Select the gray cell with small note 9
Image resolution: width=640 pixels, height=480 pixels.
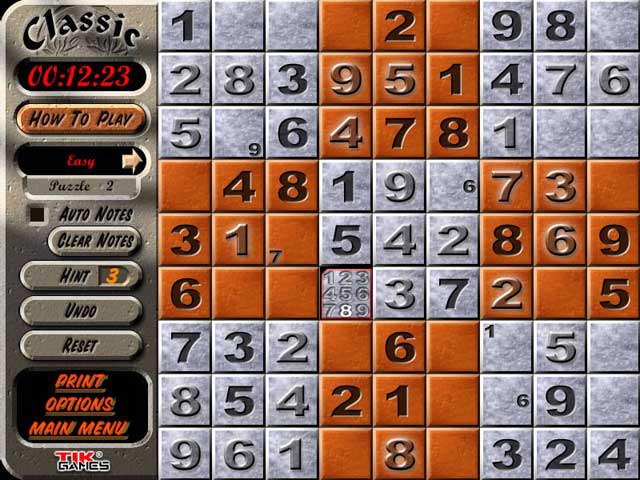click(x=238, y=132)
